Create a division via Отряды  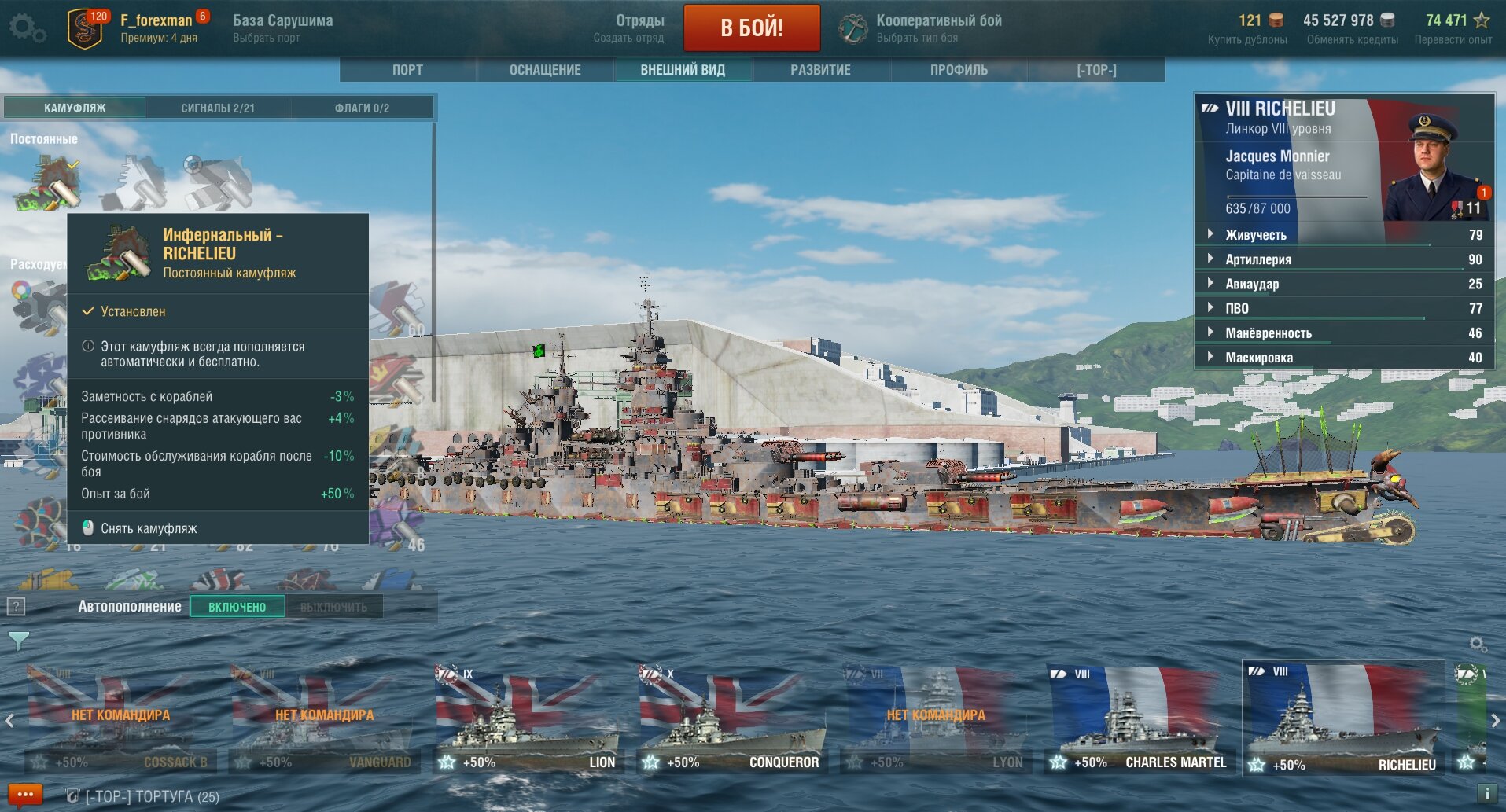(639, 28)
